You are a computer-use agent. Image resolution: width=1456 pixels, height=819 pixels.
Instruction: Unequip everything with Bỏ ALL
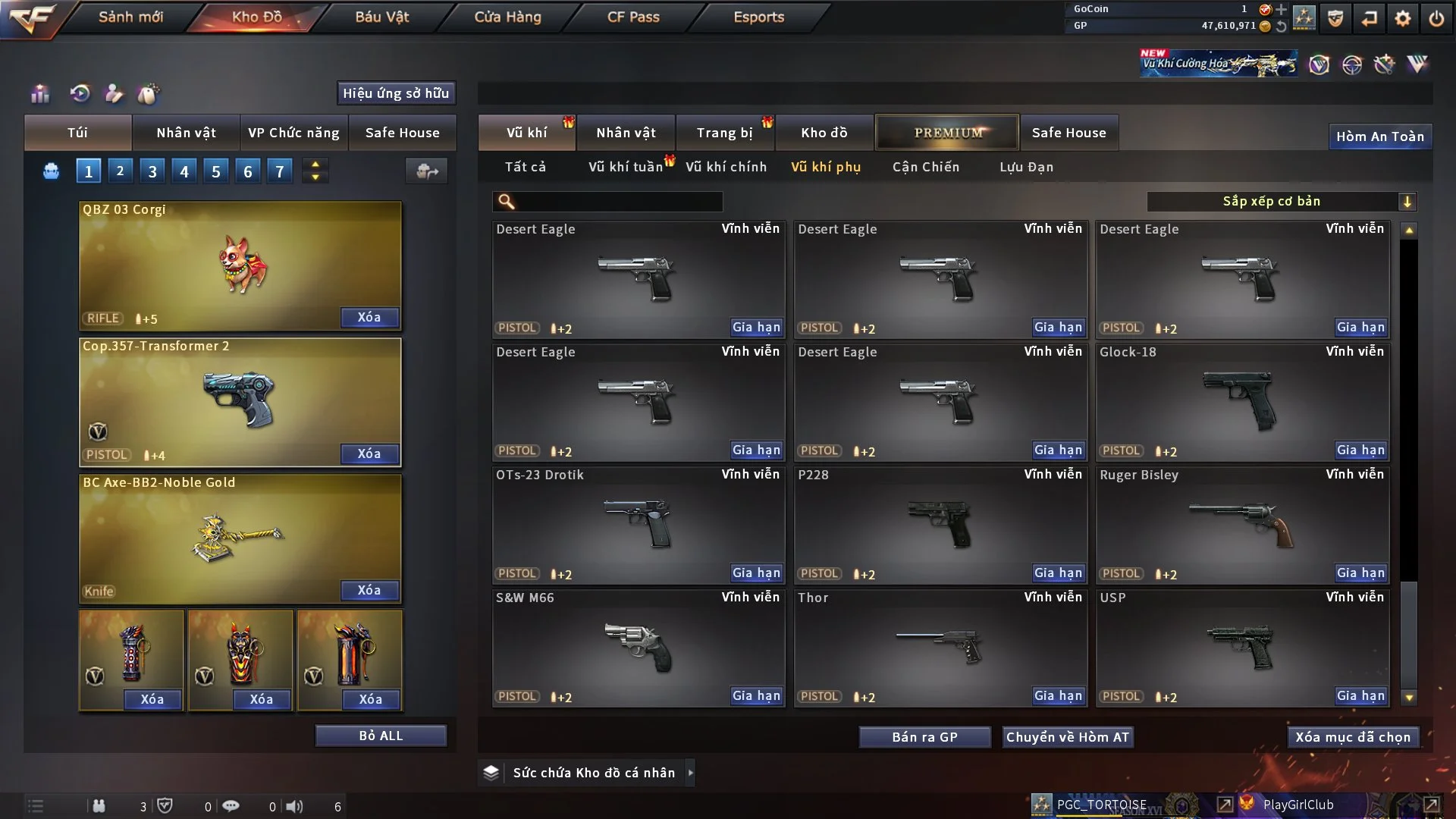tap(381, 736)
